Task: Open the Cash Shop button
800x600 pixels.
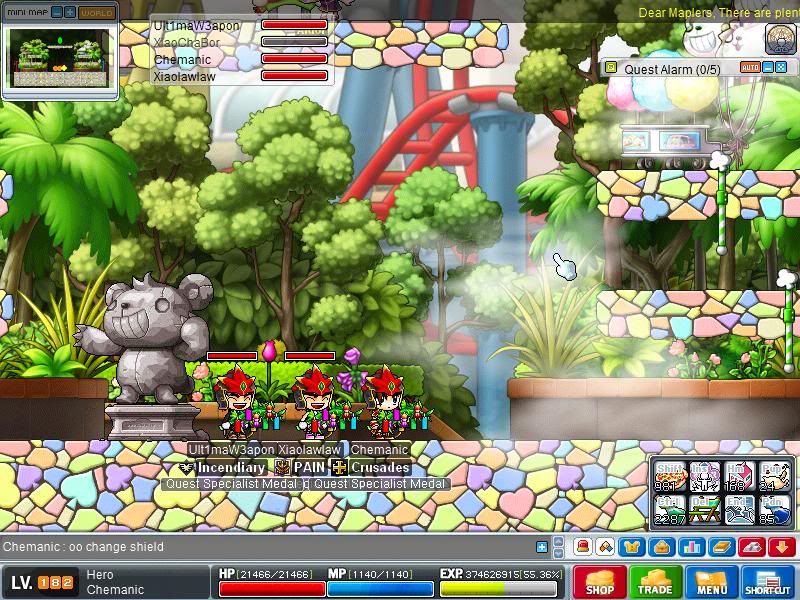Action: pos(600,582)
